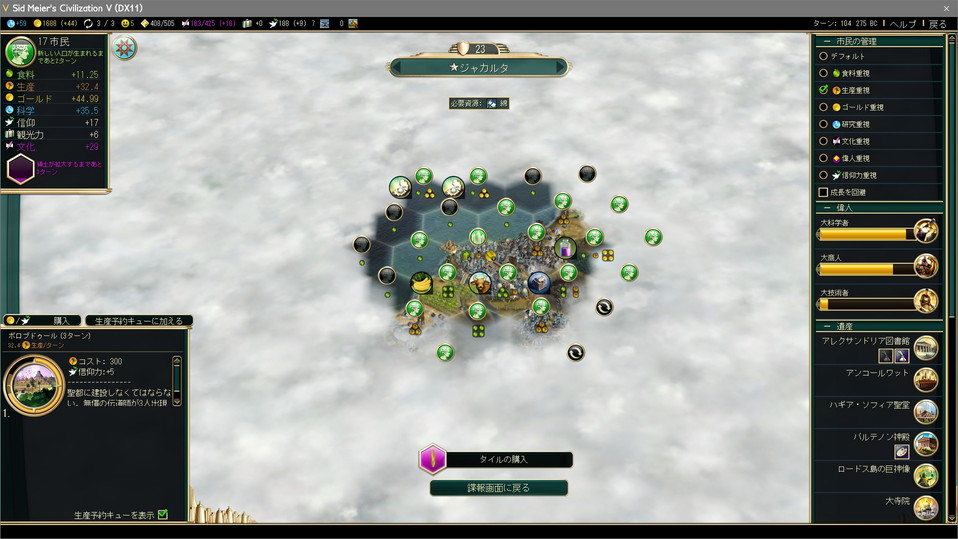The width and height of the screenshot is (958, 539).
Task: Return via the 諜報画面に戻る button
Action: 499,488
